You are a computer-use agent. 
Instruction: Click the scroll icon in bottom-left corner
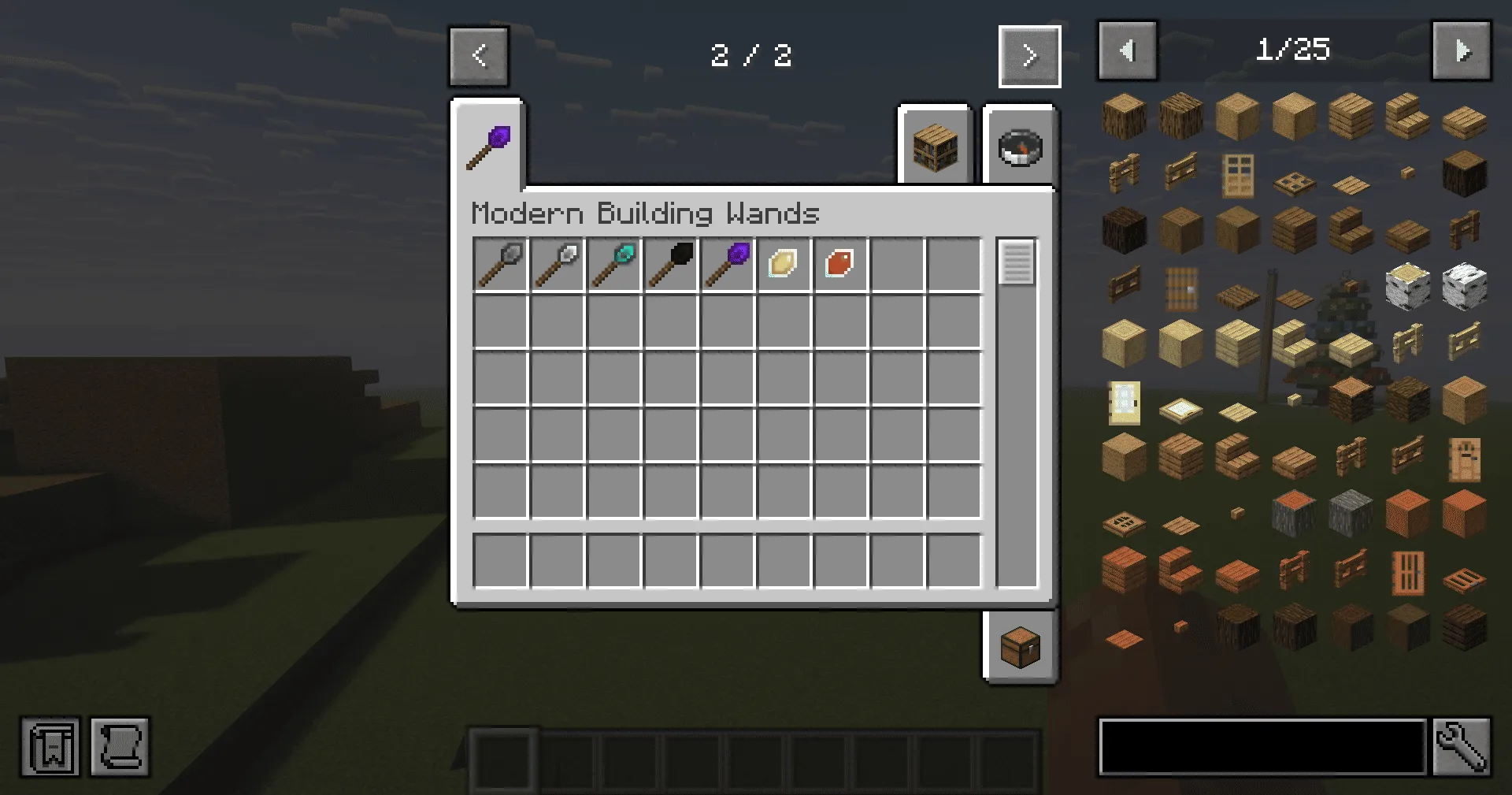click(119, 747)
